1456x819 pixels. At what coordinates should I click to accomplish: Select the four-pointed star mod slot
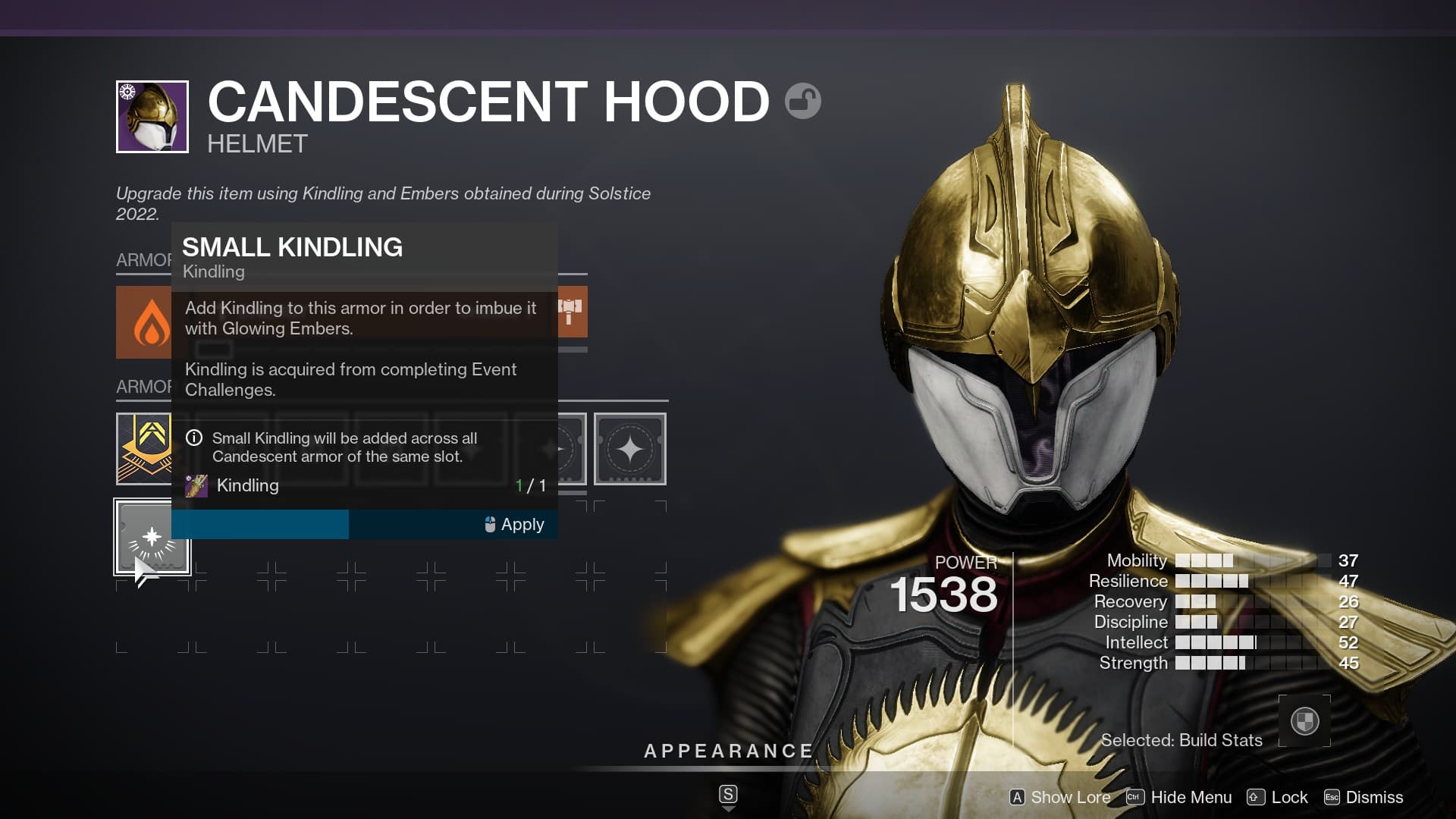click(629, 449)
